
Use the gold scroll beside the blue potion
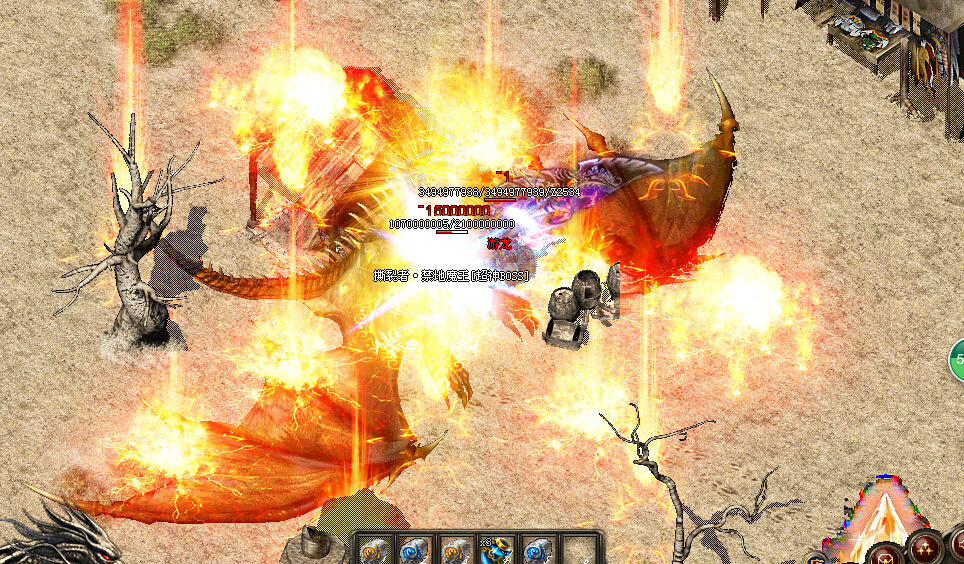(456, 549)
